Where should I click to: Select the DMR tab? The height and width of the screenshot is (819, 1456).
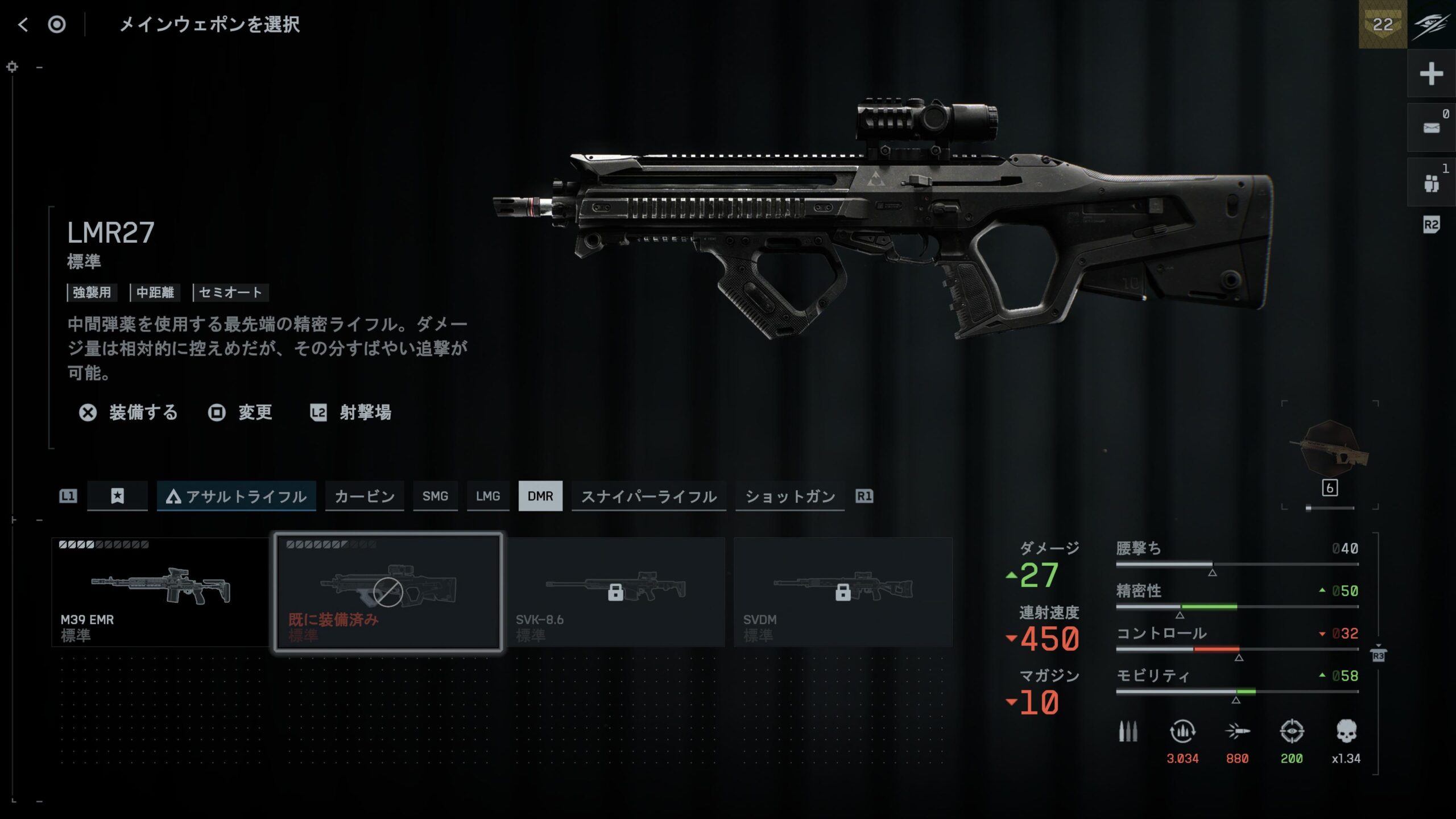[x=540, y=497]
